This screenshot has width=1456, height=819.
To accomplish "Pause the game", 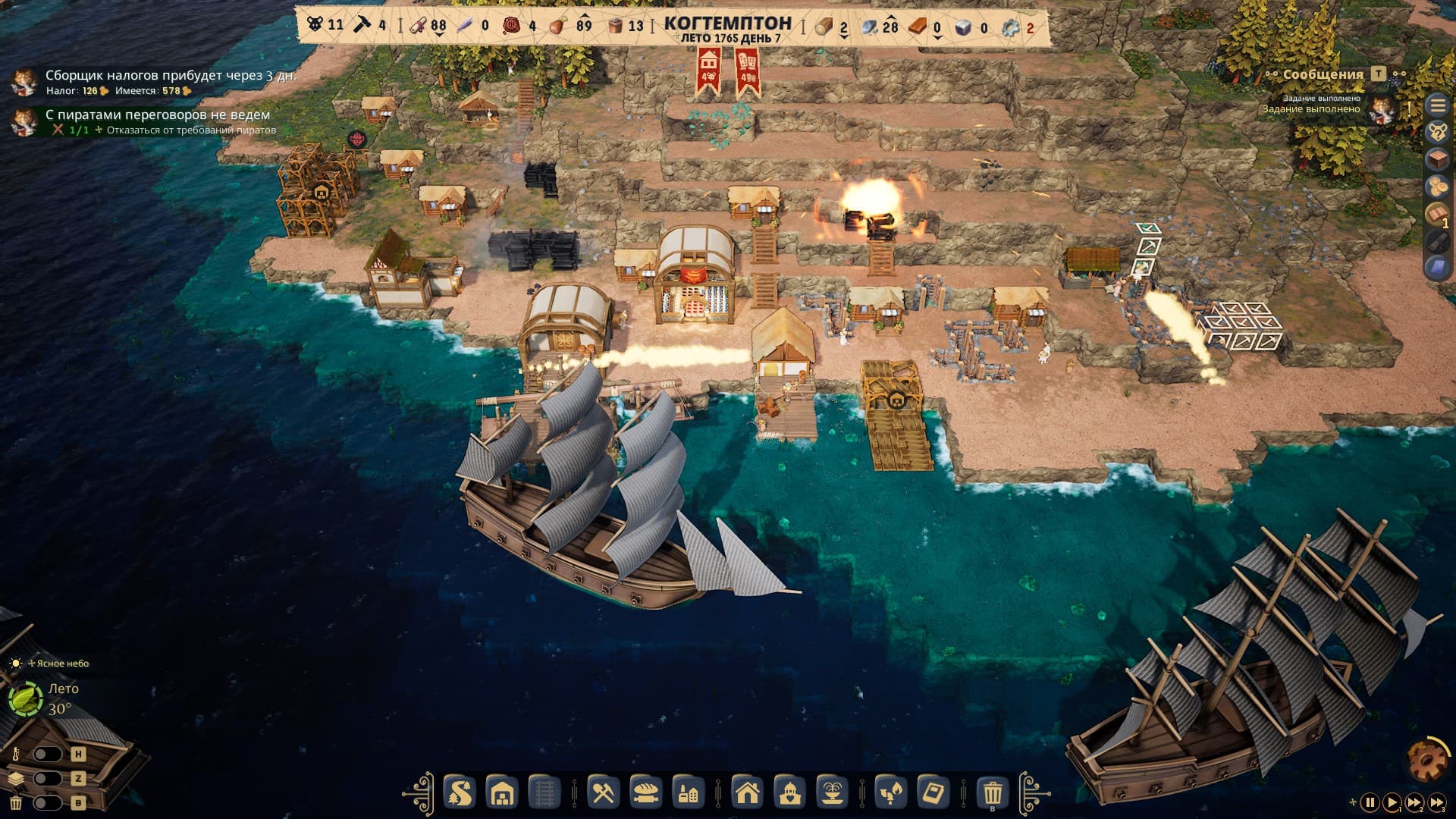I will (x=1370, y=802).
